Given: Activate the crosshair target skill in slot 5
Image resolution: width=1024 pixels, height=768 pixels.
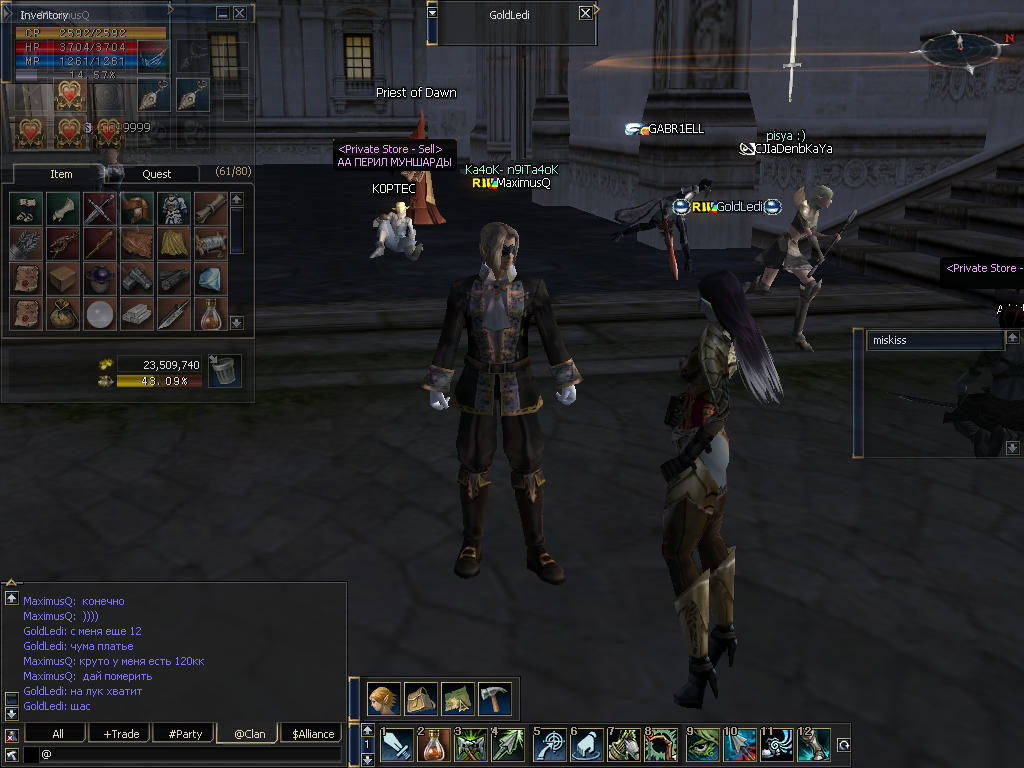Looking at the screenshot, I should pos(550,745).
